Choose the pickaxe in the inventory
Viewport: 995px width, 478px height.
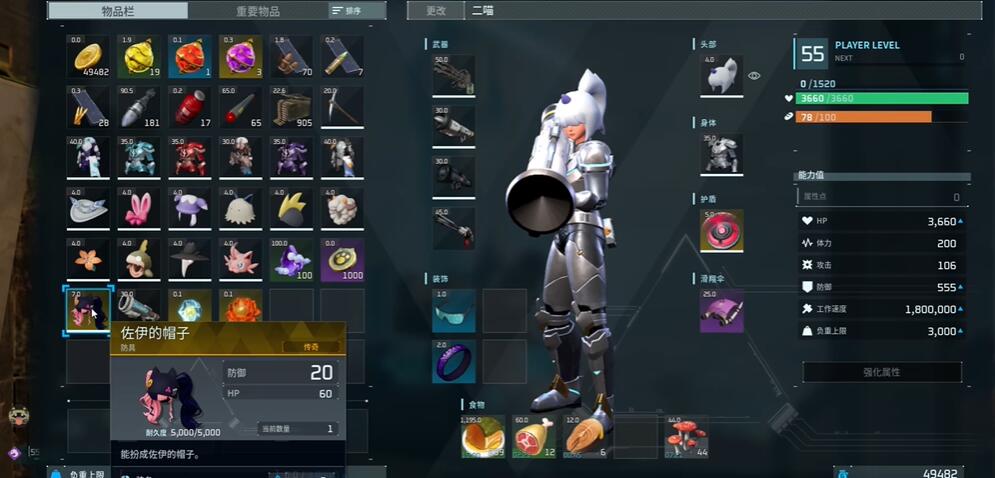pos(342,108)
